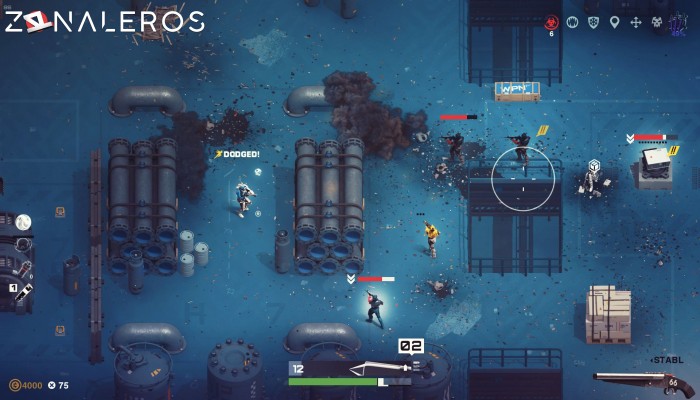Select the machete melee weapon icon

click(x=375, y=367)
